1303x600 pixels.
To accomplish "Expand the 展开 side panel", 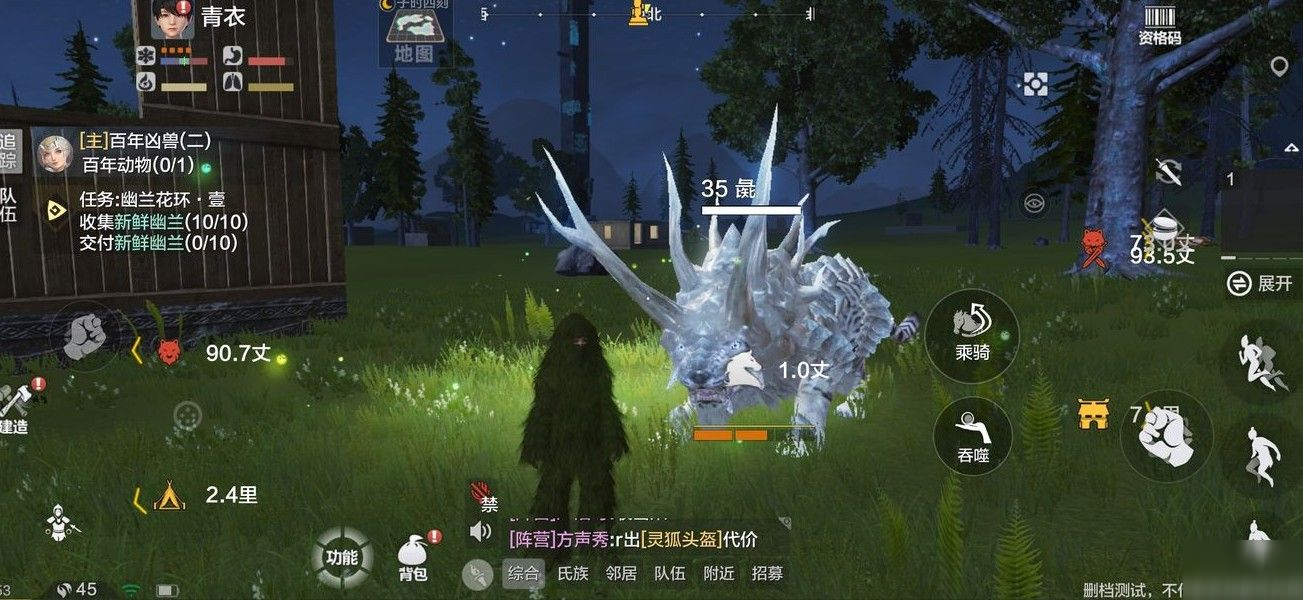I will click(x=1261, y=283).
